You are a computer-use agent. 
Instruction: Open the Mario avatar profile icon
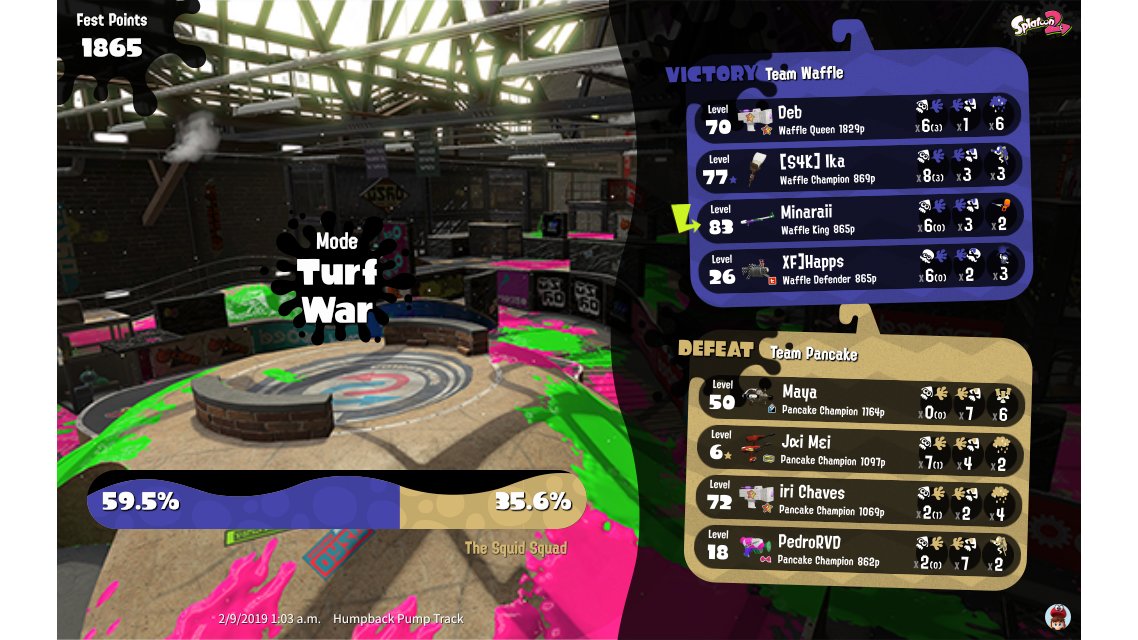[1058, 615]
